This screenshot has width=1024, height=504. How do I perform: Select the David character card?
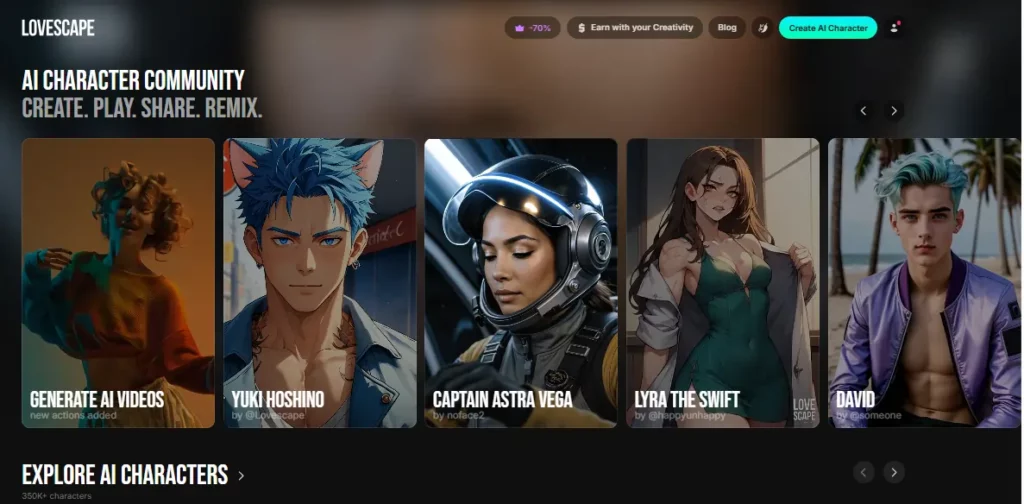(x=925, y=283)
